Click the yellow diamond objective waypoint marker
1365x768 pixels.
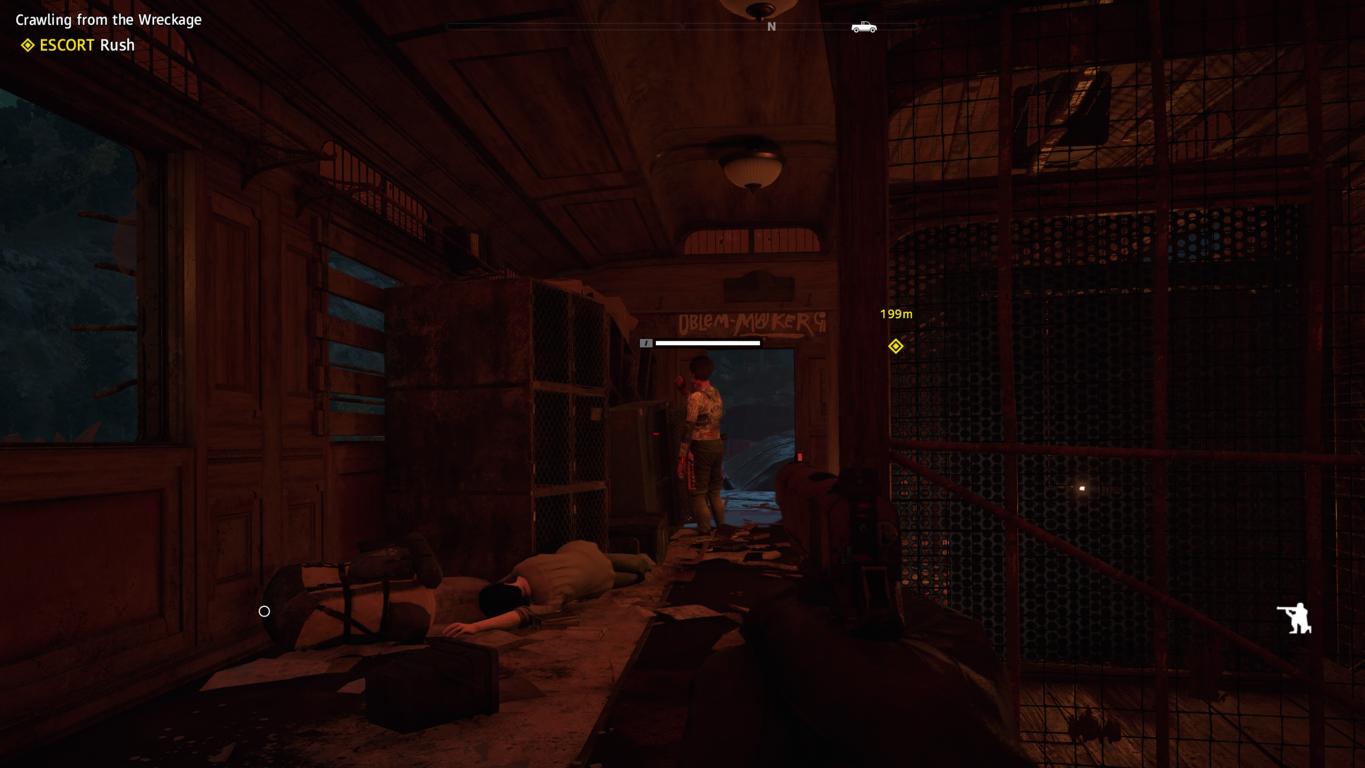[896, 346]
